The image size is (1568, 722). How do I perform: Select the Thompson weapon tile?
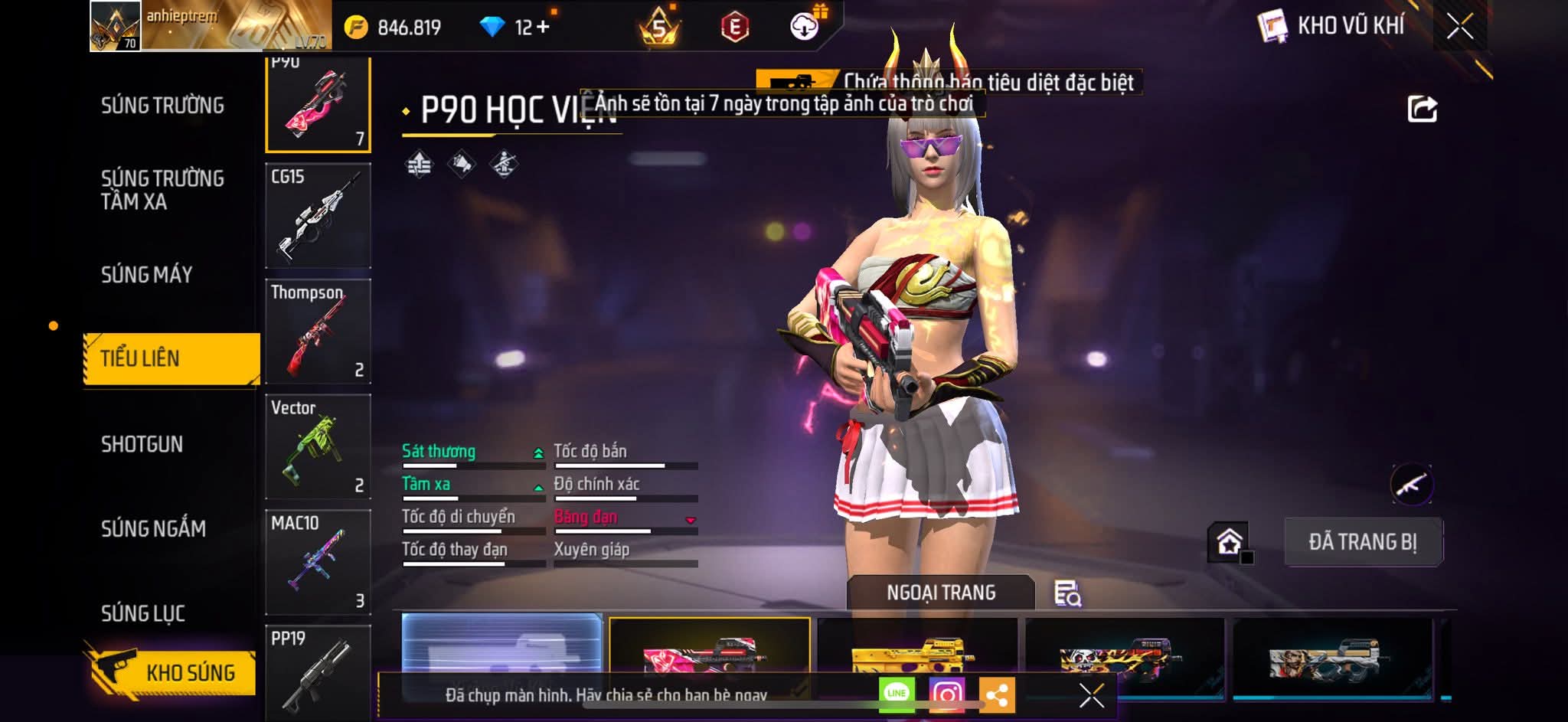click(318, 331)
